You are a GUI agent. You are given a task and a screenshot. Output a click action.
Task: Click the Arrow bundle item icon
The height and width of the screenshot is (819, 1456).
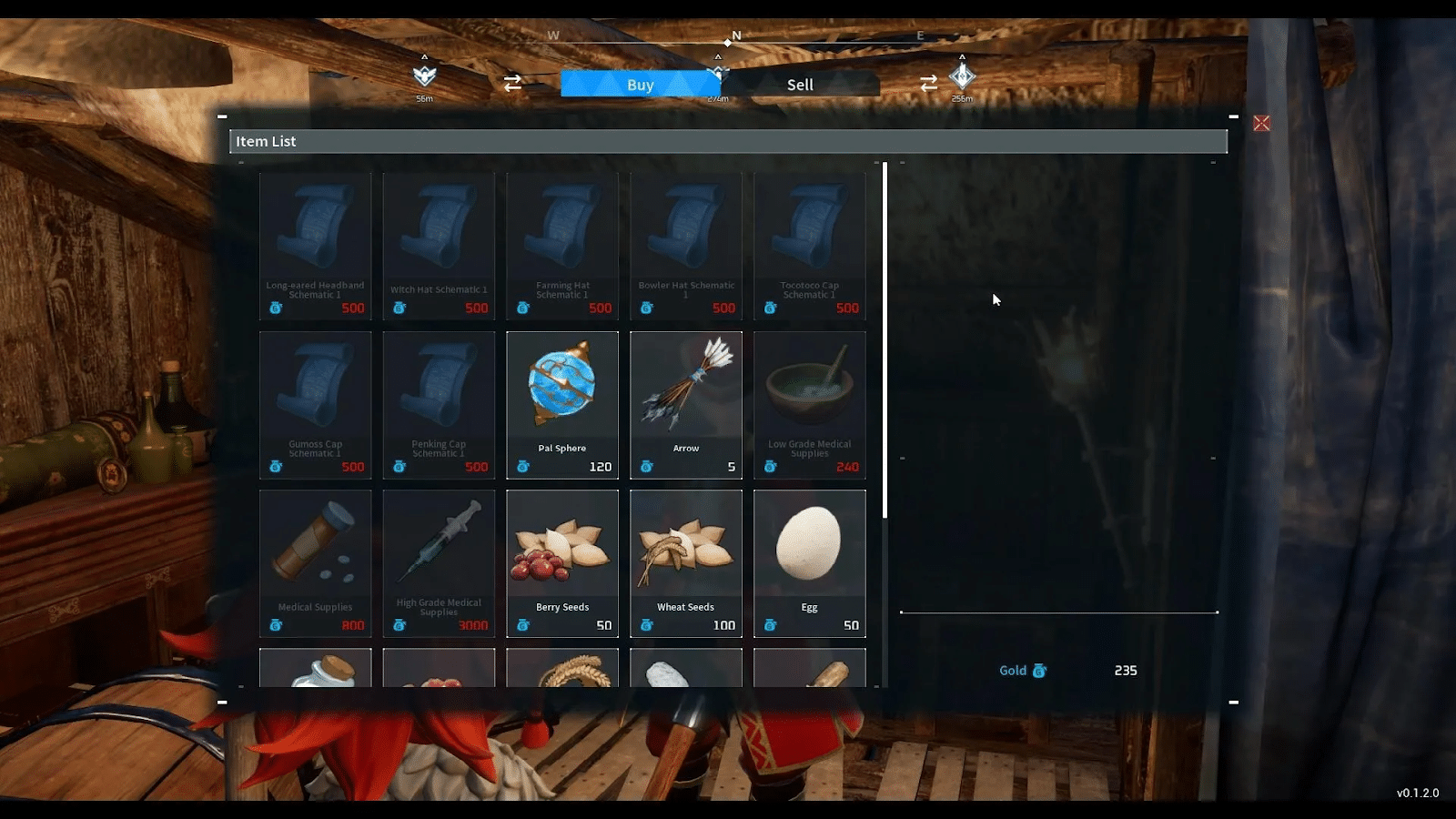coord(685,387)
